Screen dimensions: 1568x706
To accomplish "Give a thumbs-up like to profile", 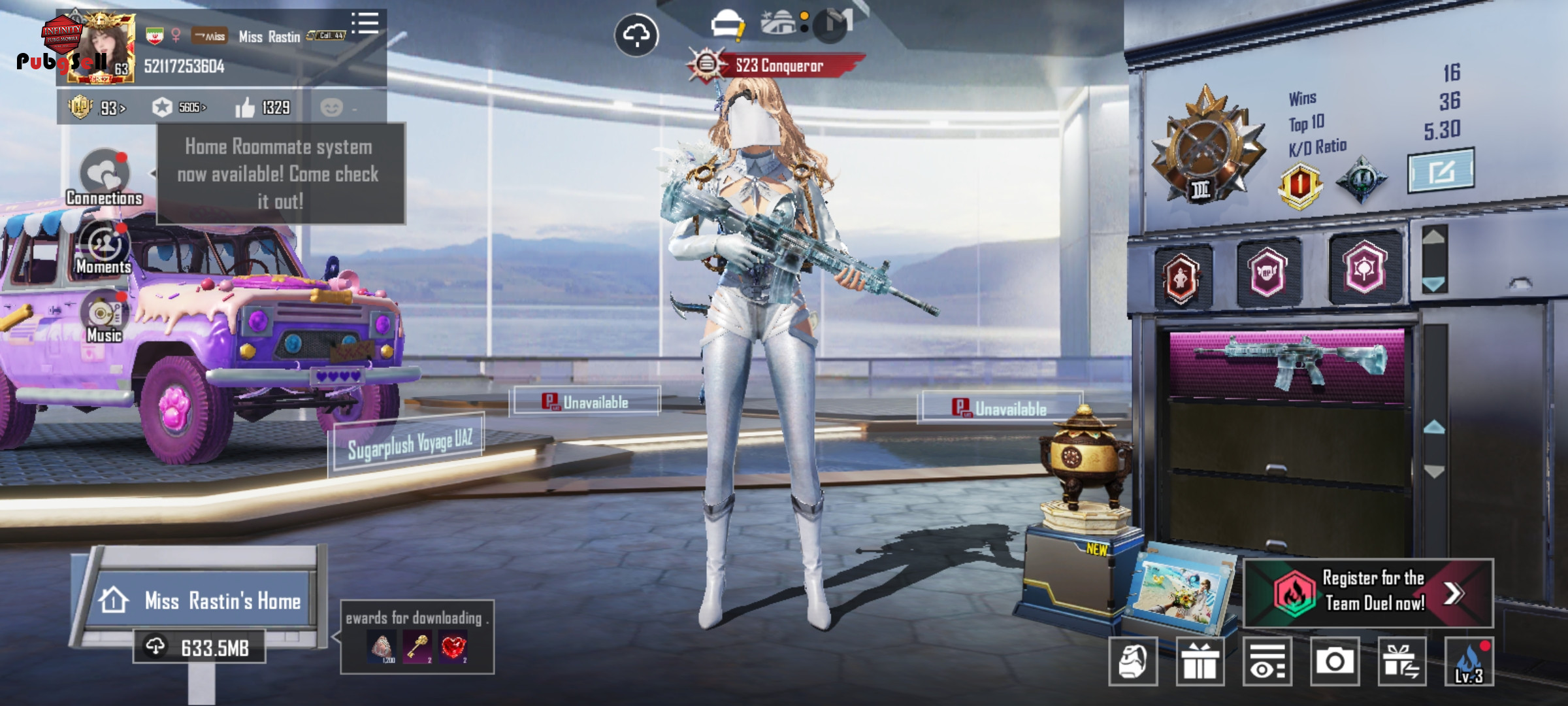I will (x=246, y=107).
